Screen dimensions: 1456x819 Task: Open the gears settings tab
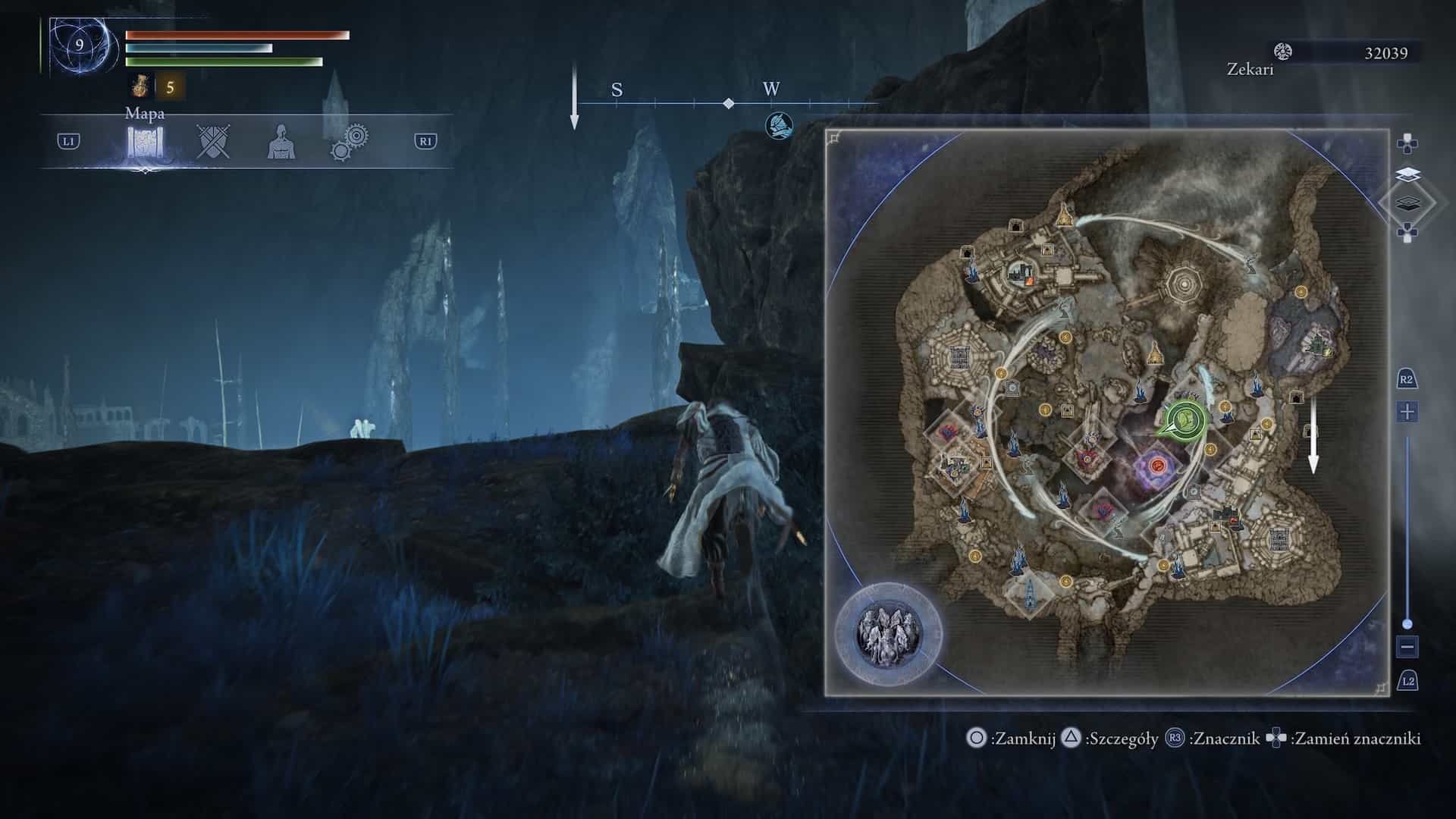pos(350,142)
